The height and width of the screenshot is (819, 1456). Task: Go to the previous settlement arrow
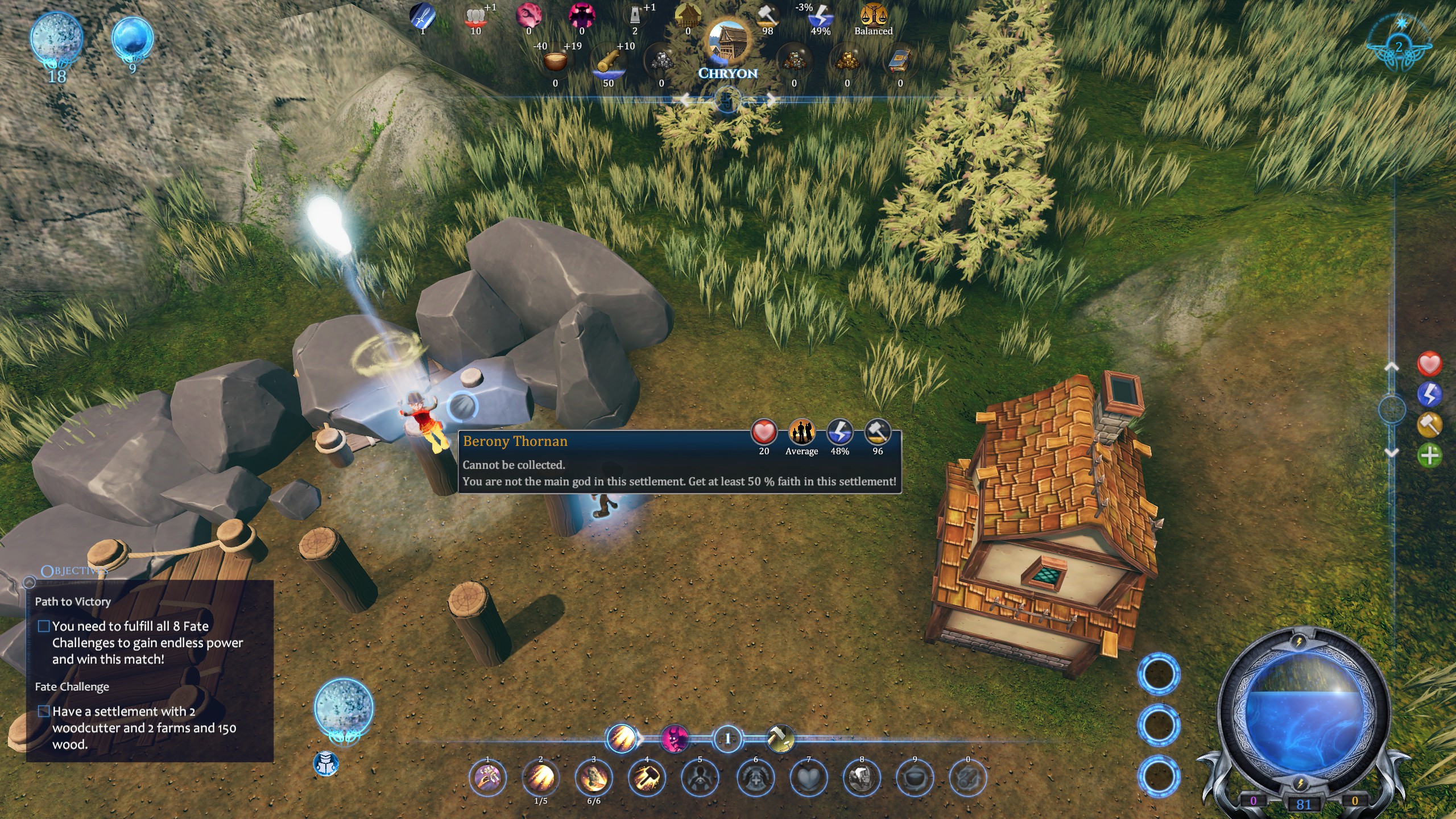pos(685,101)
